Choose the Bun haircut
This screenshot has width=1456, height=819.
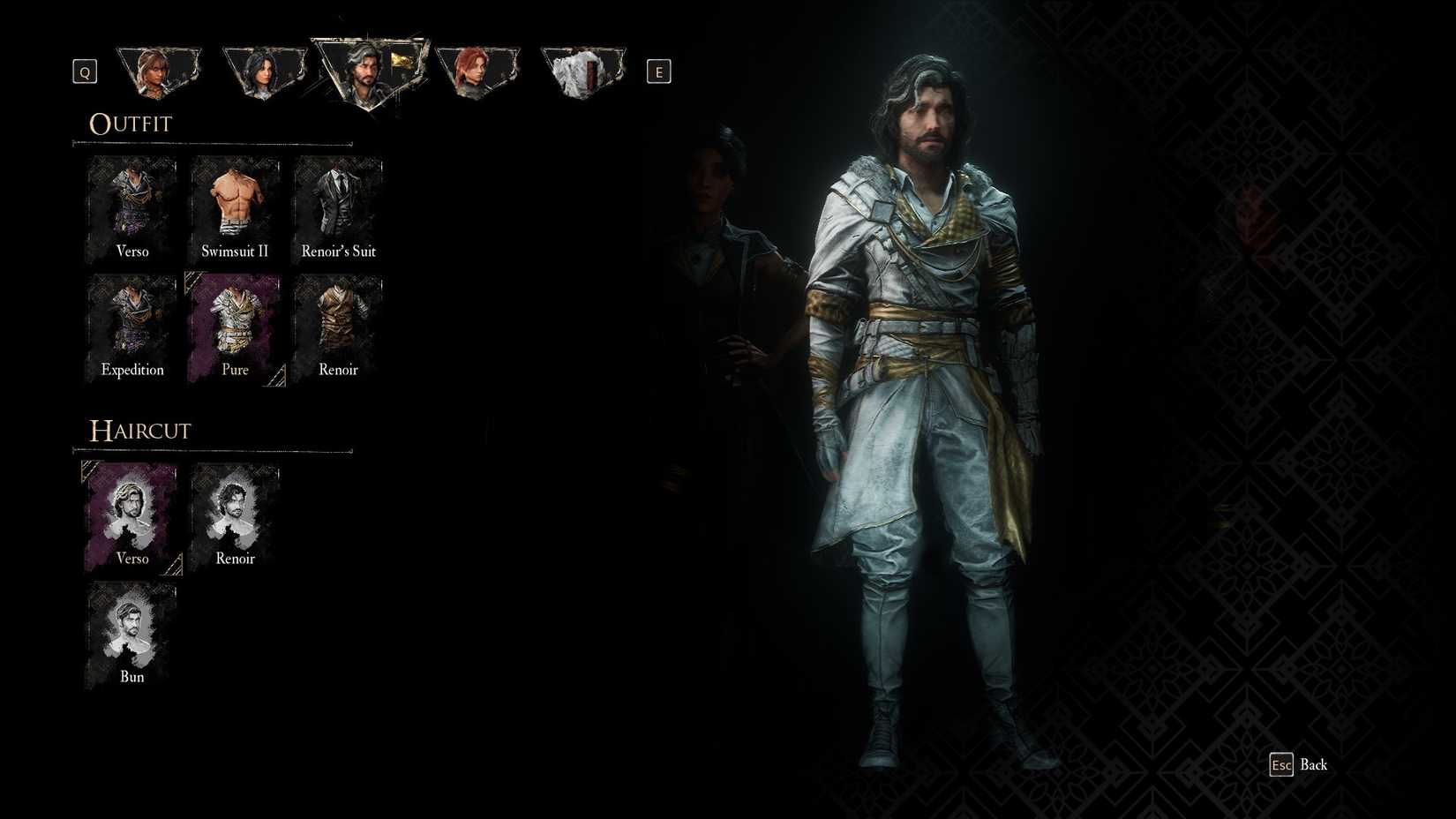(131, 630)
